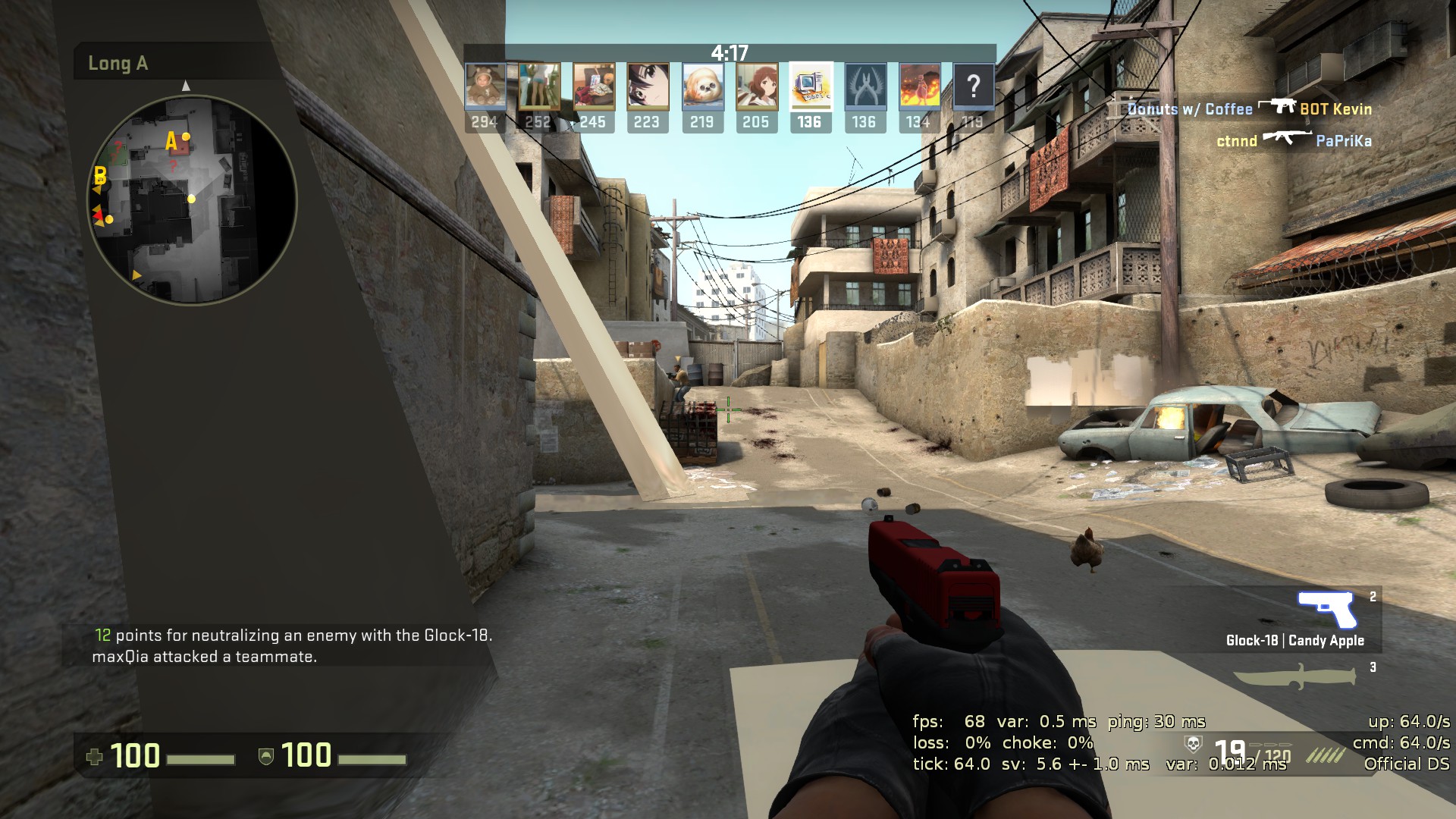
Task: Click the Donuts w/ Coffee kill feed entry
Action: tap(1249, 108)
